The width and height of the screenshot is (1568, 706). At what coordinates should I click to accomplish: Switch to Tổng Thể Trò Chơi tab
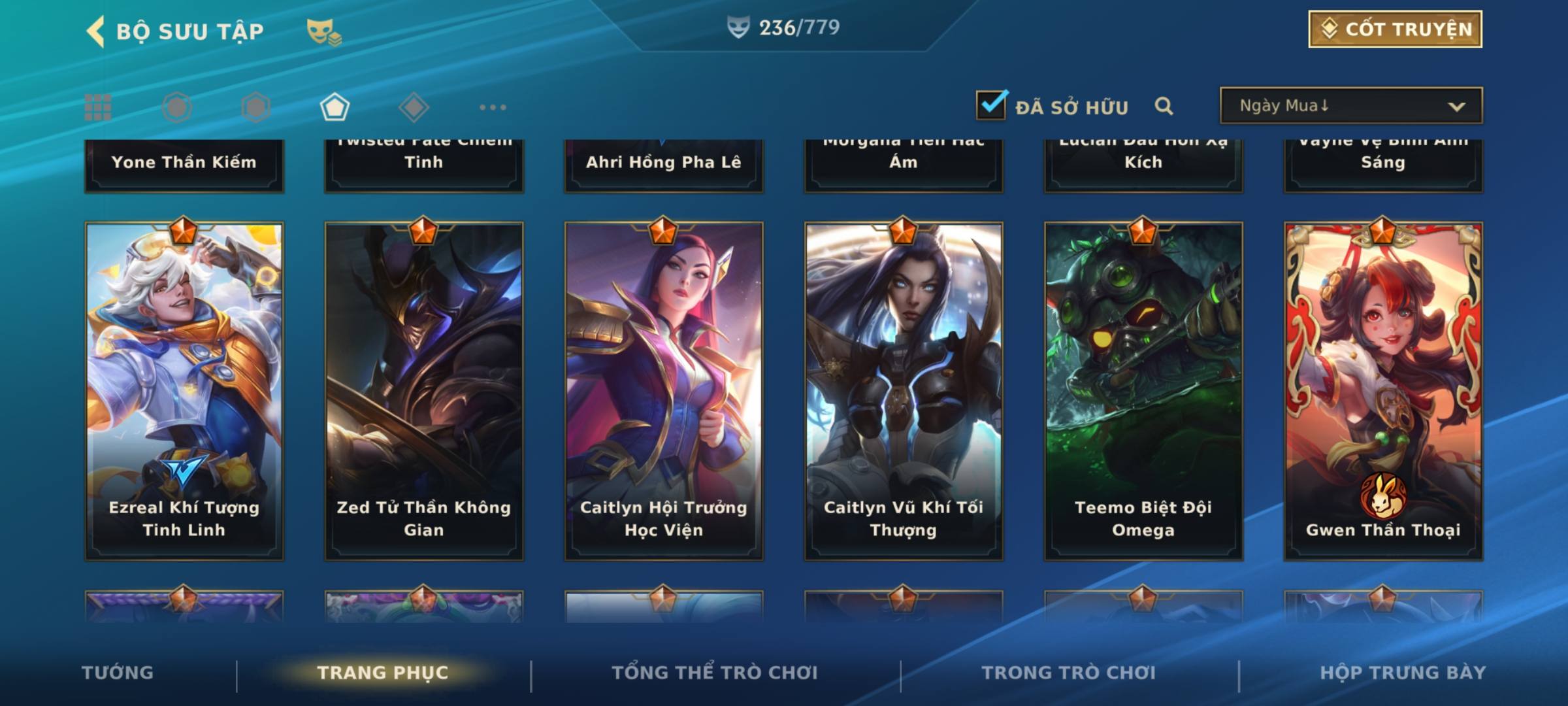pos(715,673)
